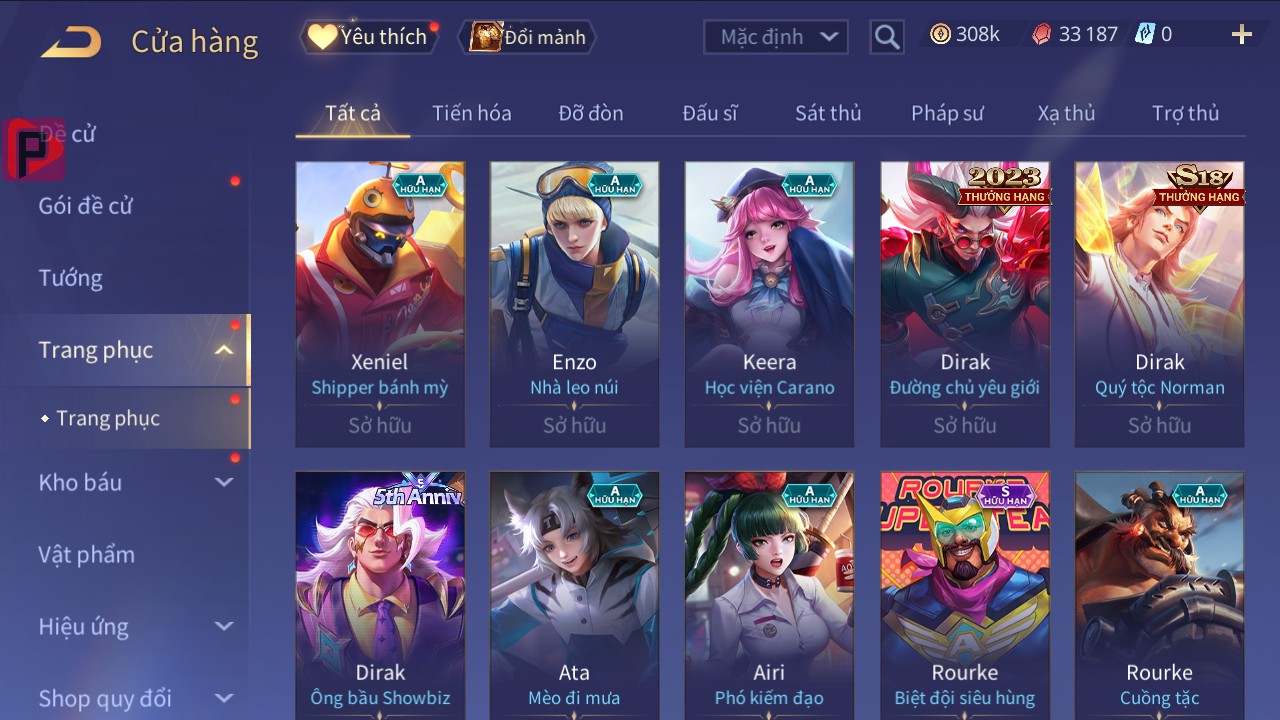Viewport: 1280px width, 720px height.
Task: Click the magnifying glass search button
Action: 886,37
